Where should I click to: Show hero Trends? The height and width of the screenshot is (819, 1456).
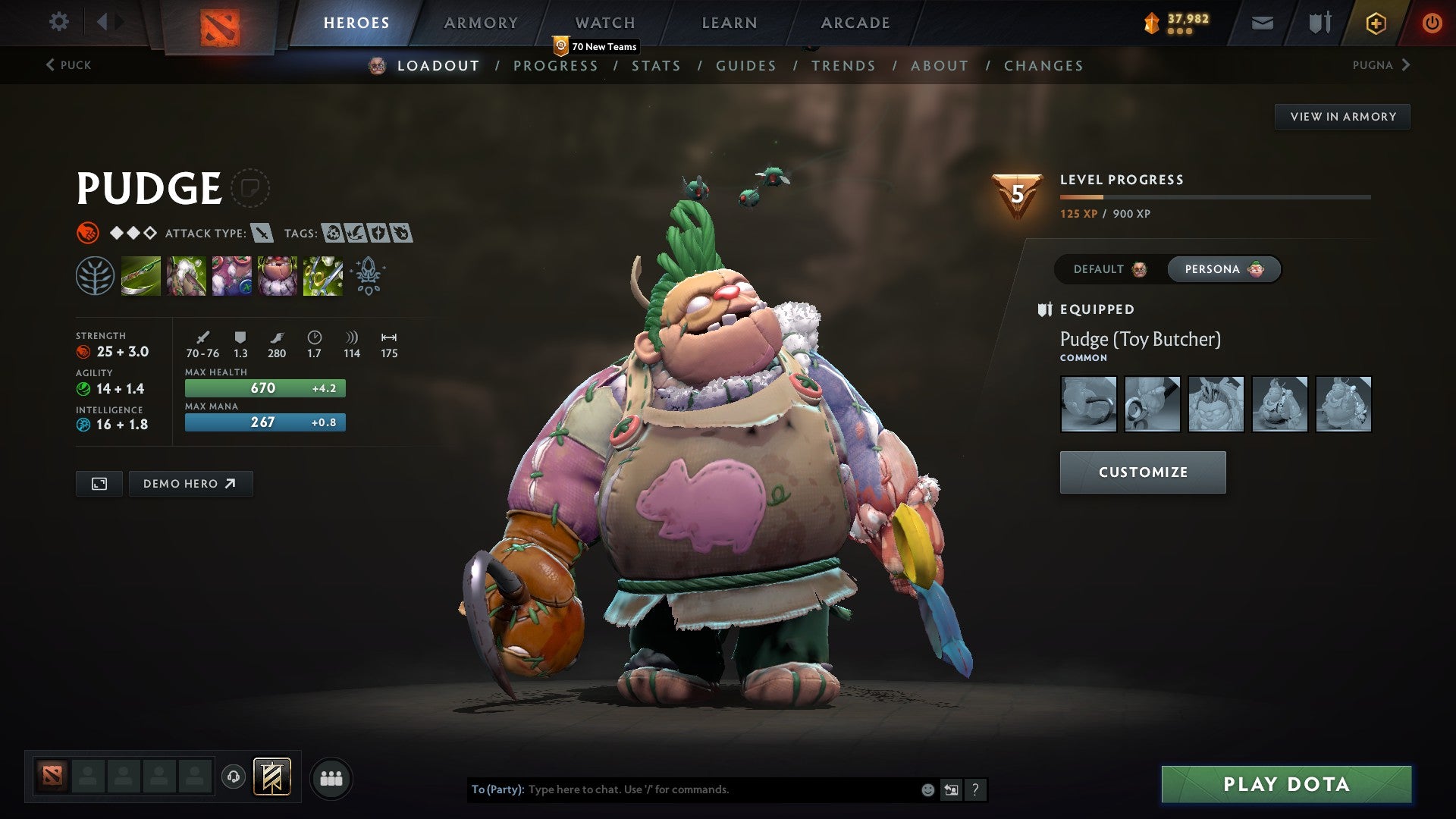[843, 66]
